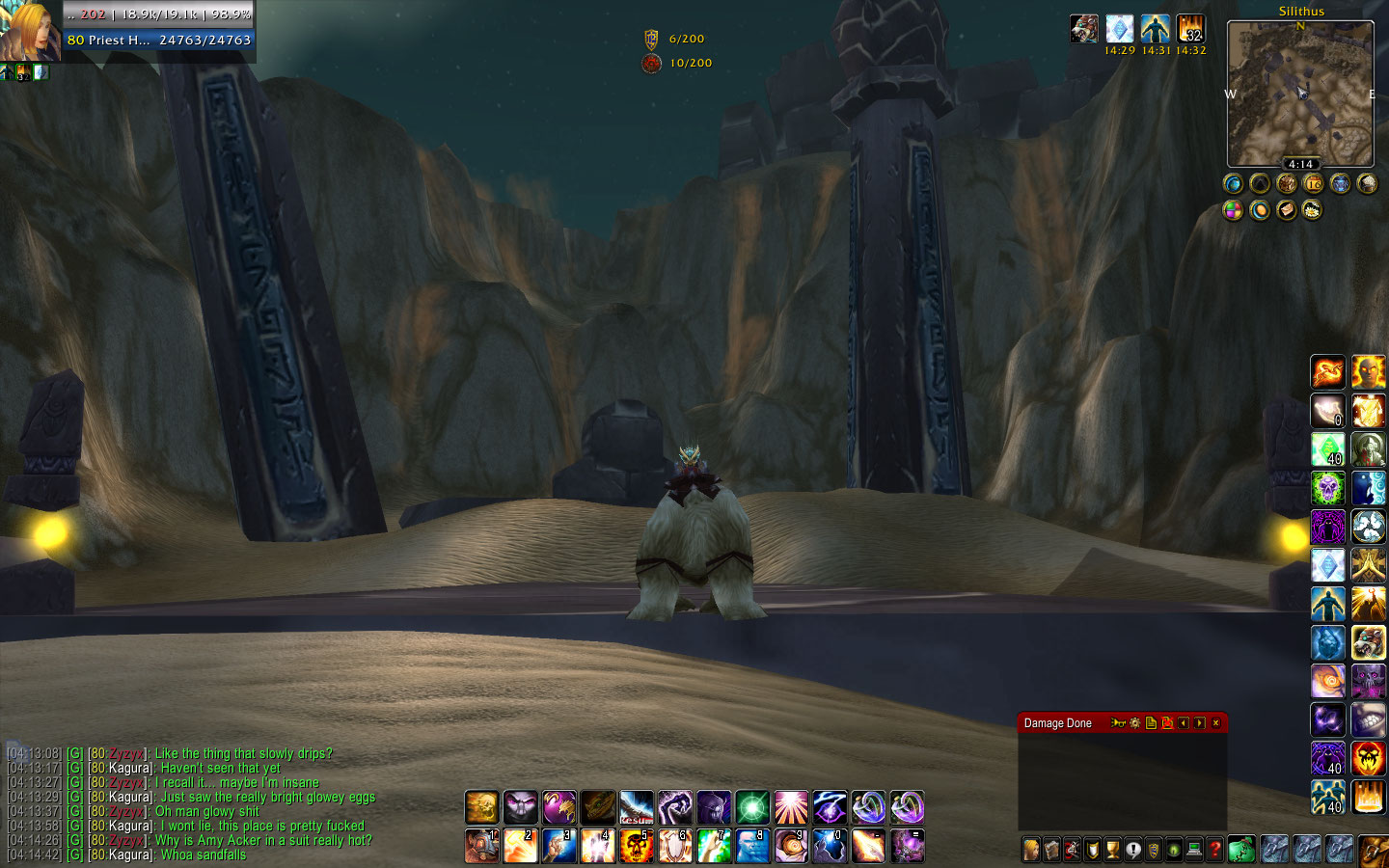This screenshot has width=1389, height=868.
Task: Open the achievements golden chalice button
Action: coord(1112,850)
